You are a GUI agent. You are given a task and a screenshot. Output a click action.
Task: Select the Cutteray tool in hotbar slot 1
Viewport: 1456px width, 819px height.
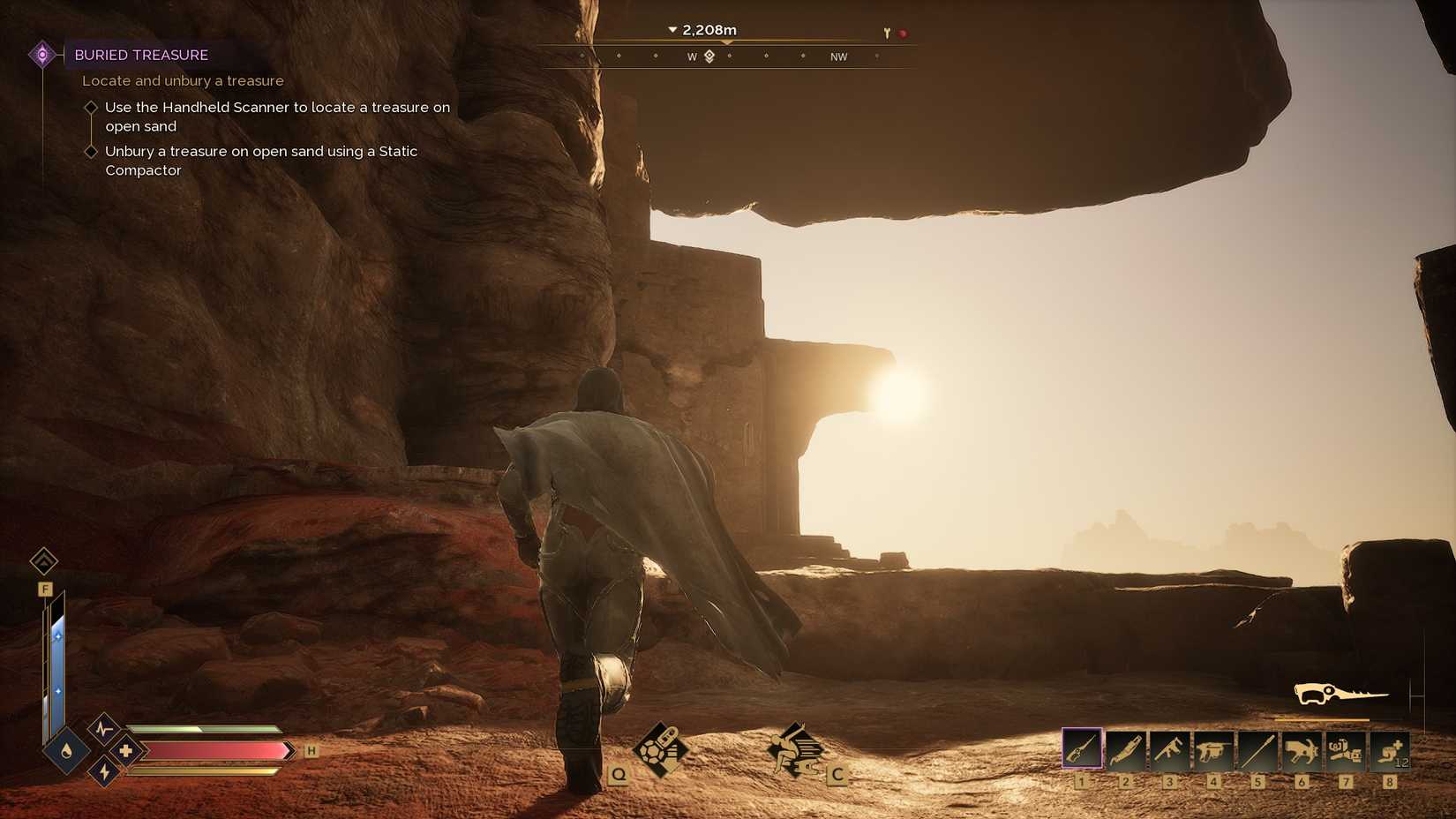coord(1084,750)
